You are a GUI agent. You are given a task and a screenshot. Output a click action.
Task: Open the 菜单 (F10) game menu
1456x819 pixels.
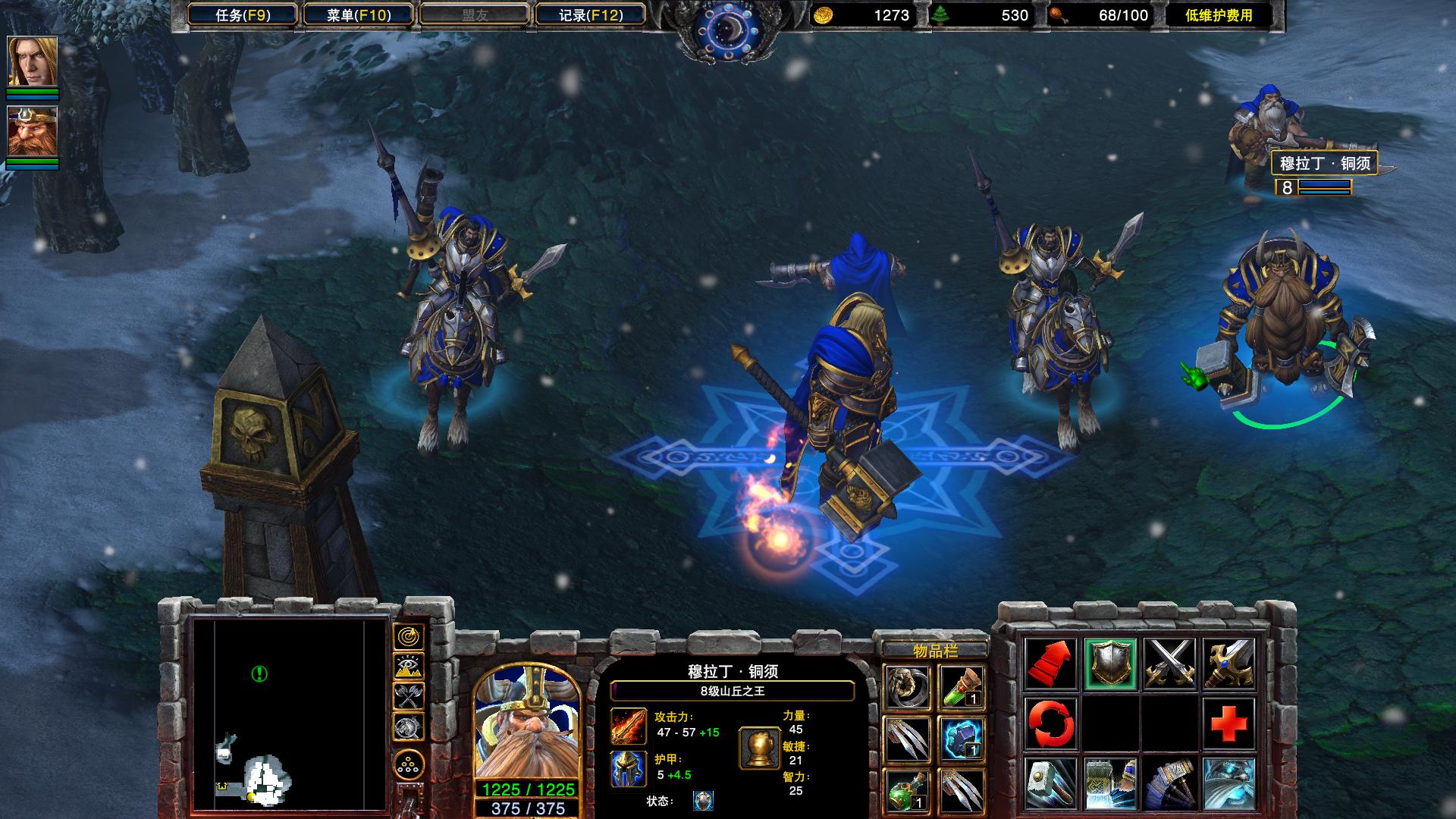pyautogui.click(x=359, y=15)
